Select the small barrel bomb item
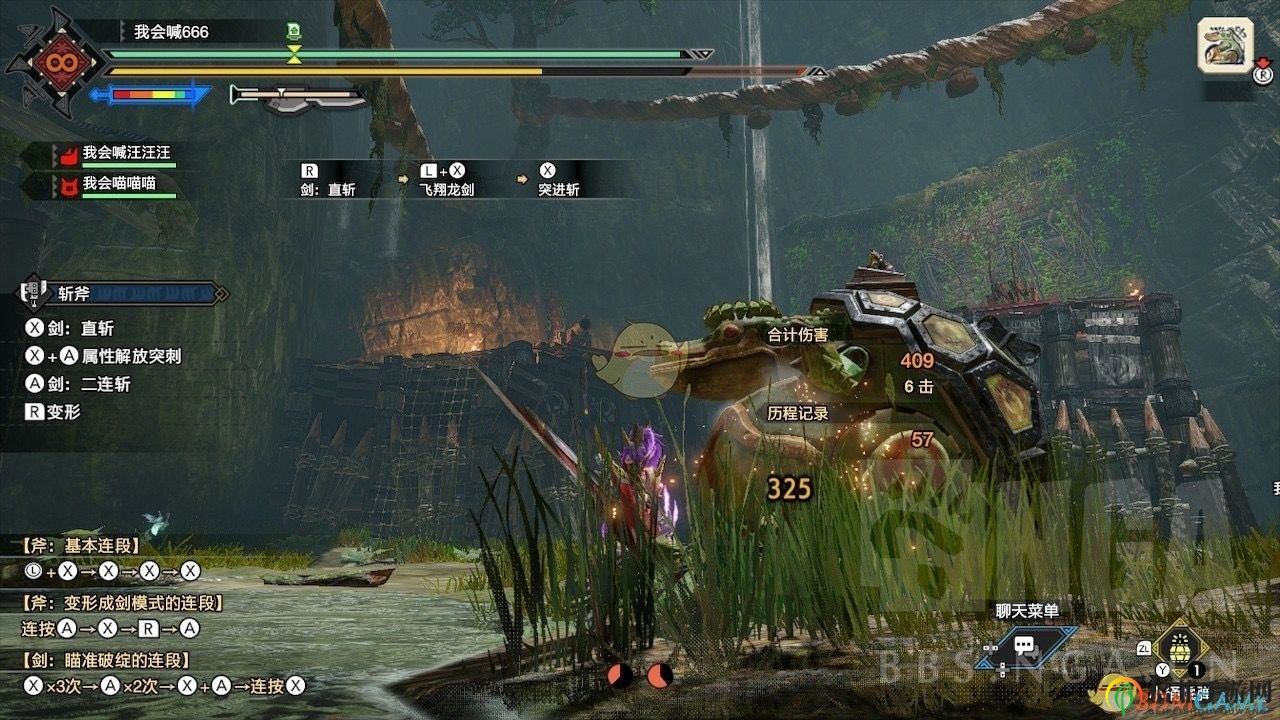This screenshot has height=720, width=1280. click(1181, 645)
